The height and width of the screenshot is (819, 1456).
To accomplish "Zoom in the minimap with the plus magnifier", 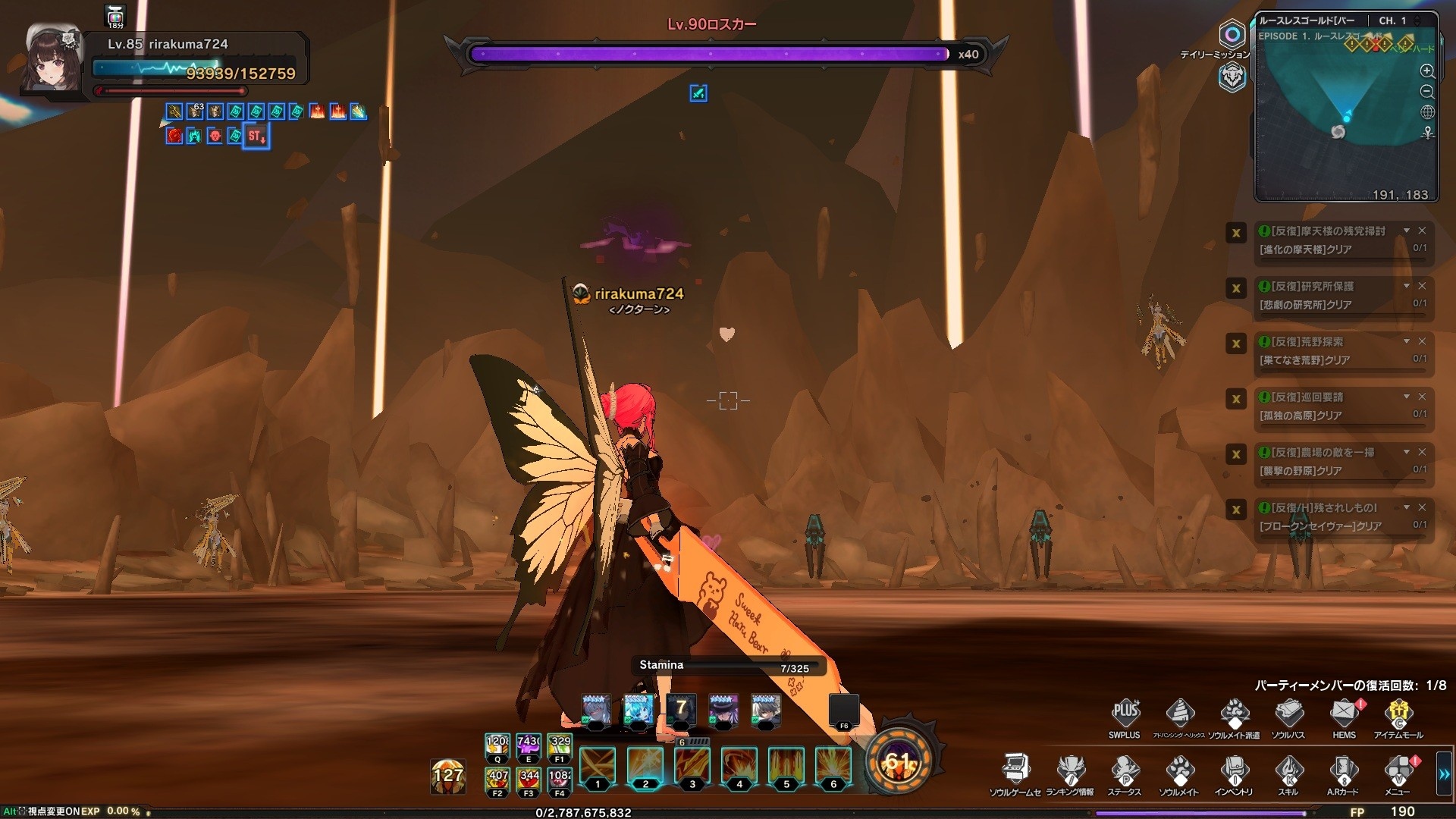I will click(1427, 71).
